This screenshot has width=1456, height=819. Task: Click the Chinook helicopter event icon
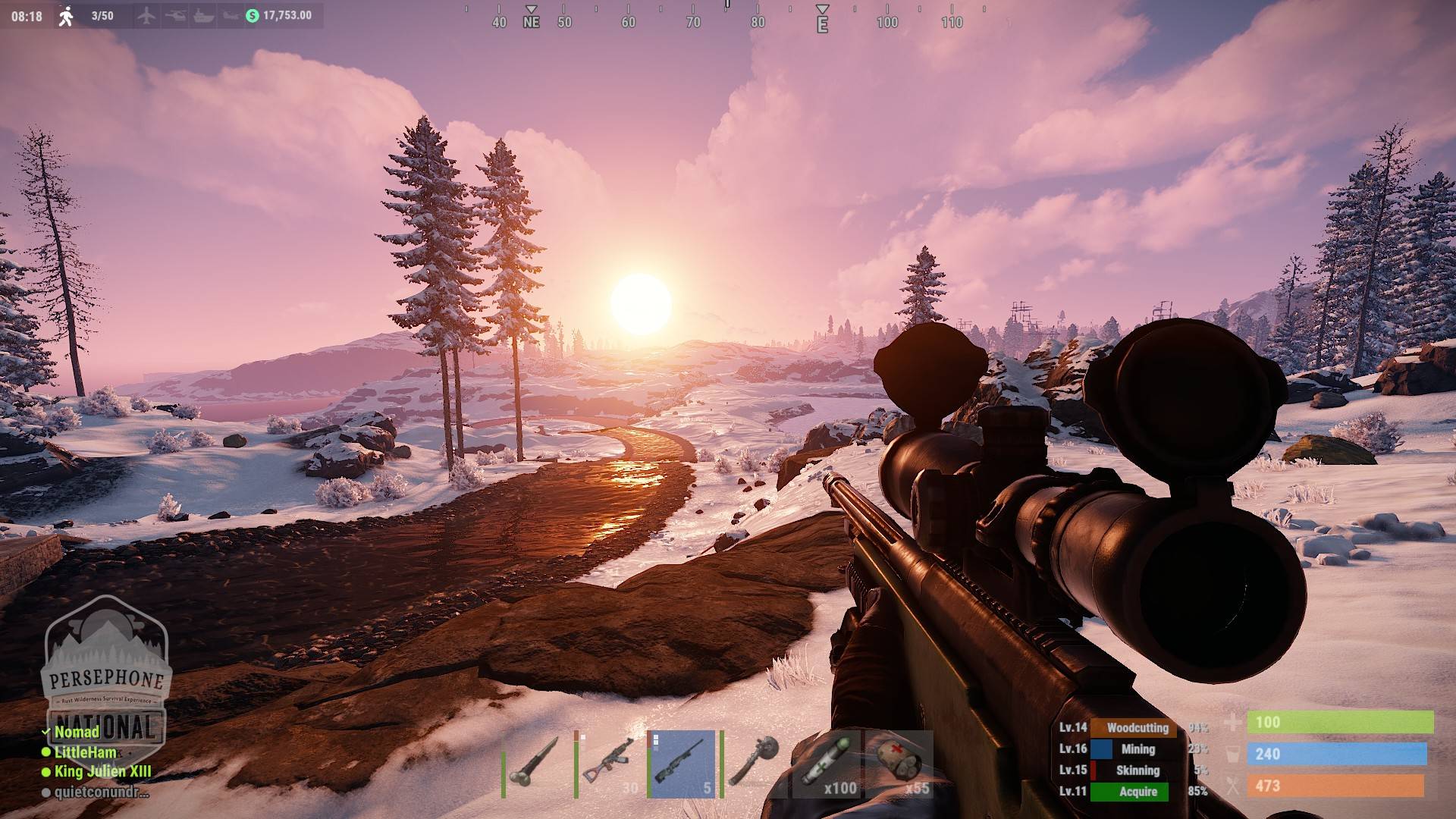coord(230,15)
